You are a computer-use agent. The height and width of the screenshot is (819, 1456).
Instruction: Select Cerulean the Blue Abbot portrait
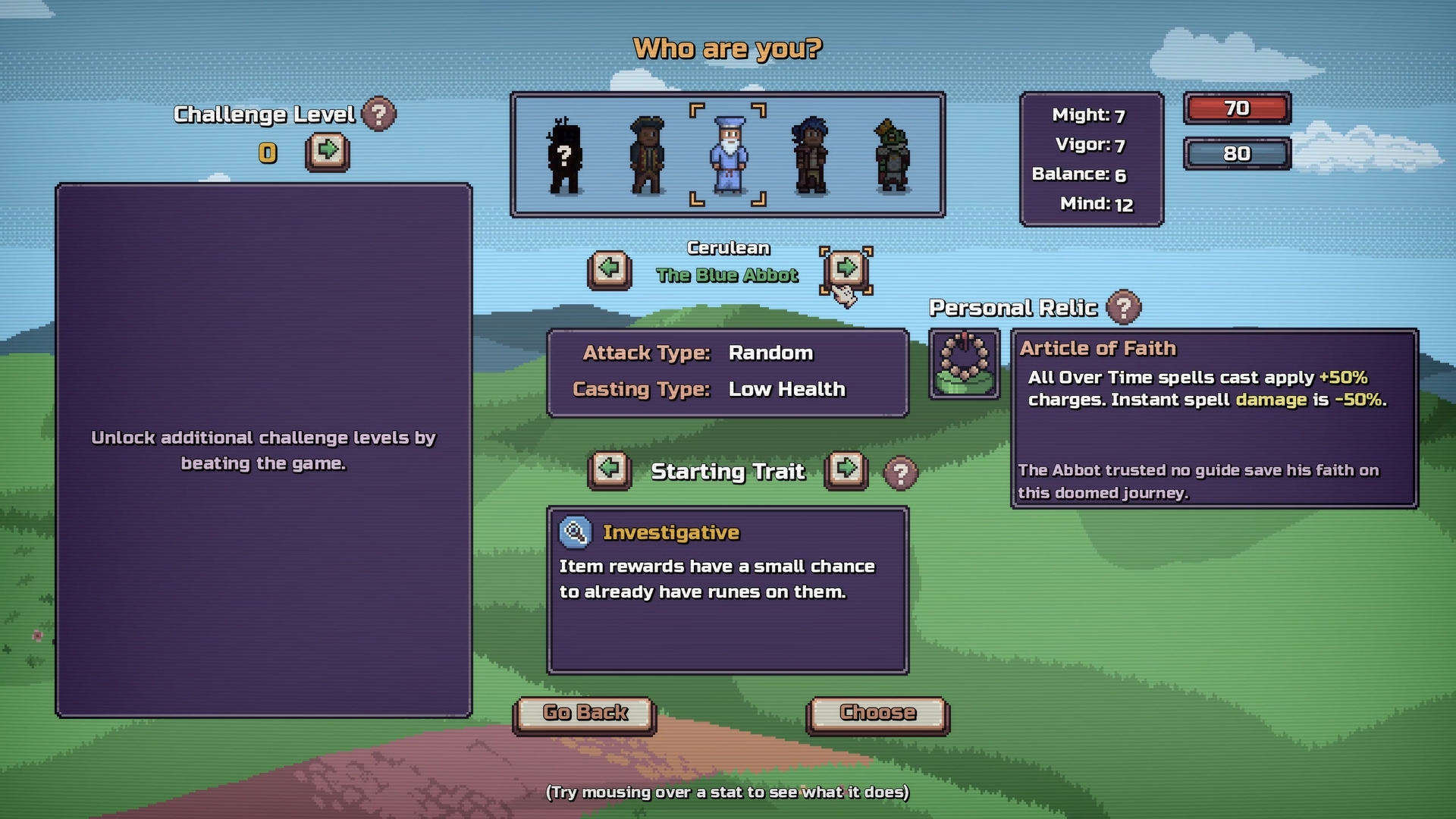pyautogui.click(x=728, y=155)
